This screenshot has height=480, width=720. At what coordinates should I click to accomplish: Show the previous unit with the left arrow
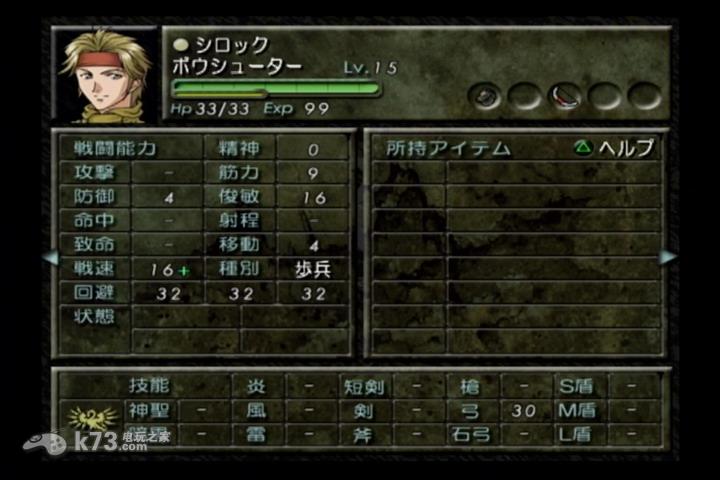click(x=50, y=257)
